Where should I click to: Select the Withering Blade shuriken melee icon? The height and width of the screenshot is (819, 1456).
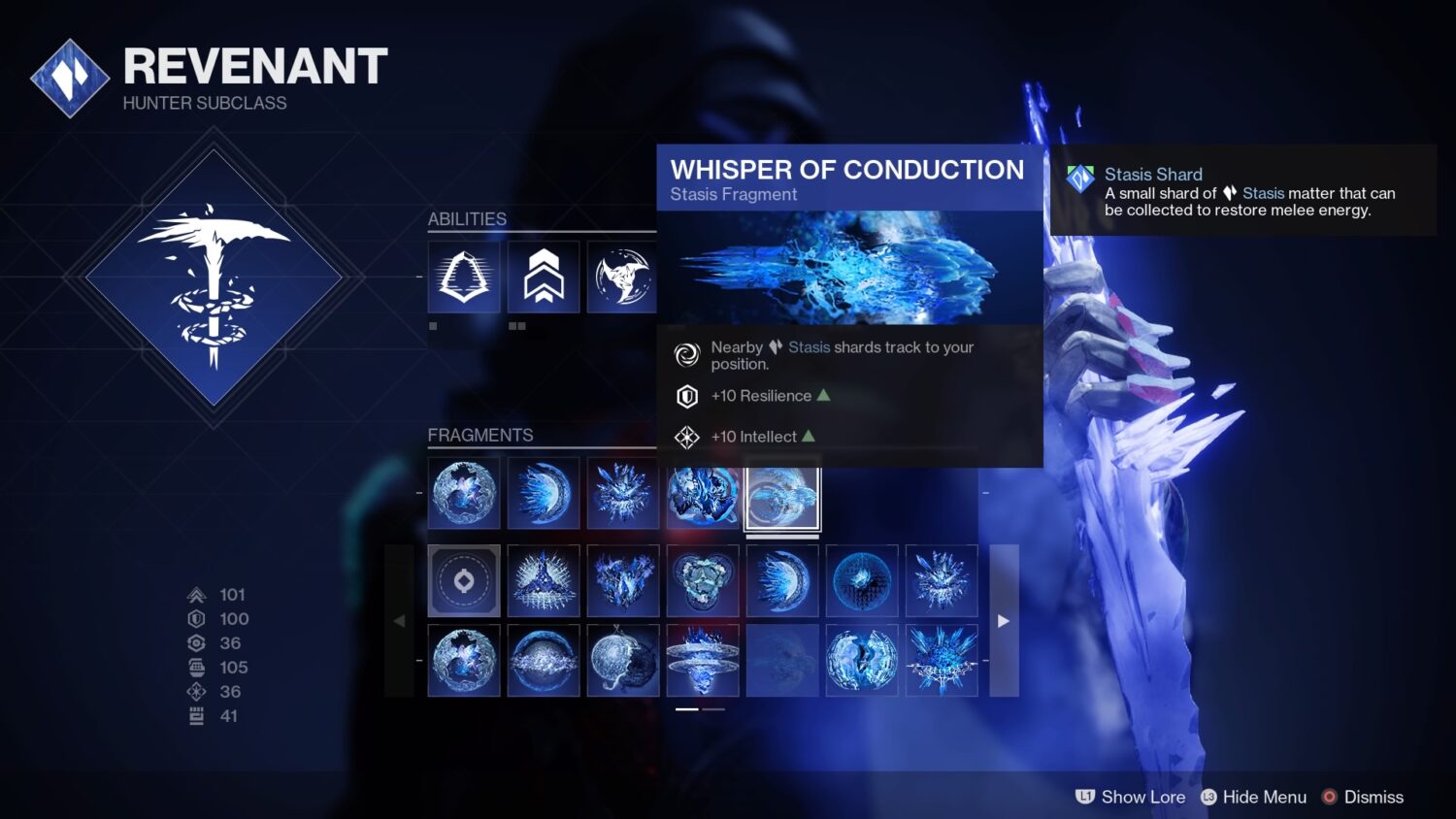click(x=622, y=278)
